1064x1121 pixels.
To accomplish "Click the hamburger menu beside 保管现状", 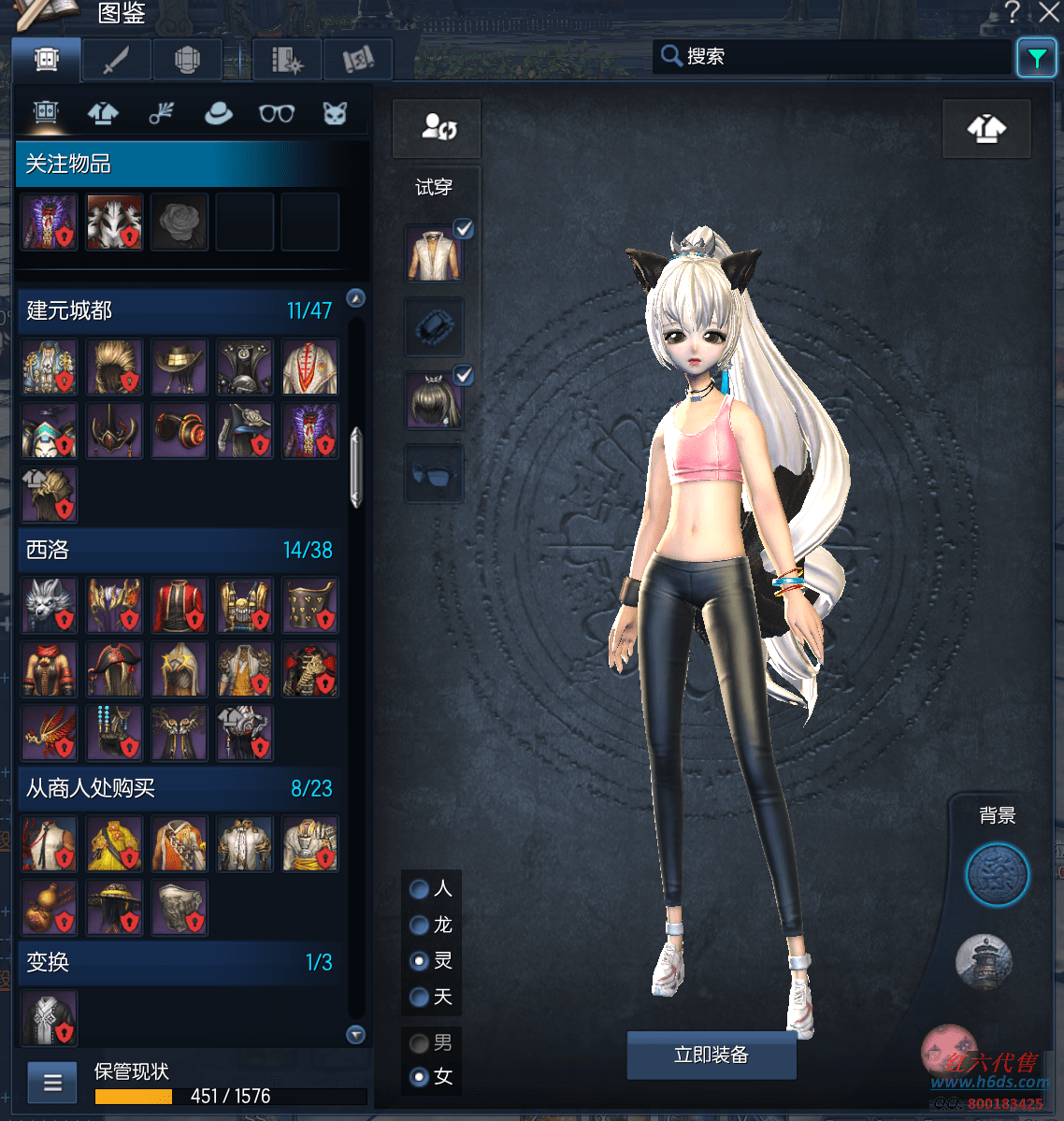I will click(x=52, y=1083).
